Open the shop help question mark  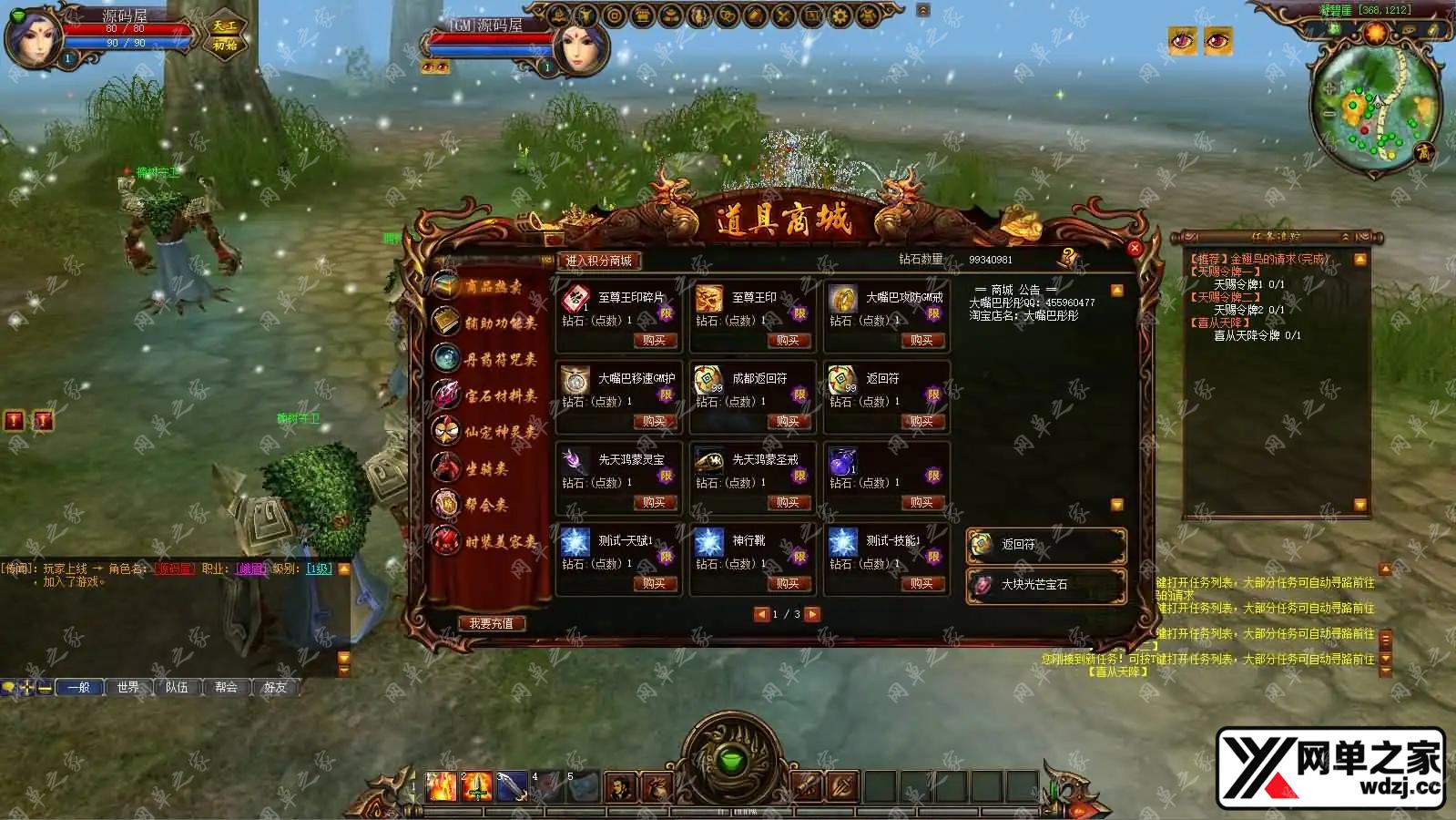point(1067,256)
